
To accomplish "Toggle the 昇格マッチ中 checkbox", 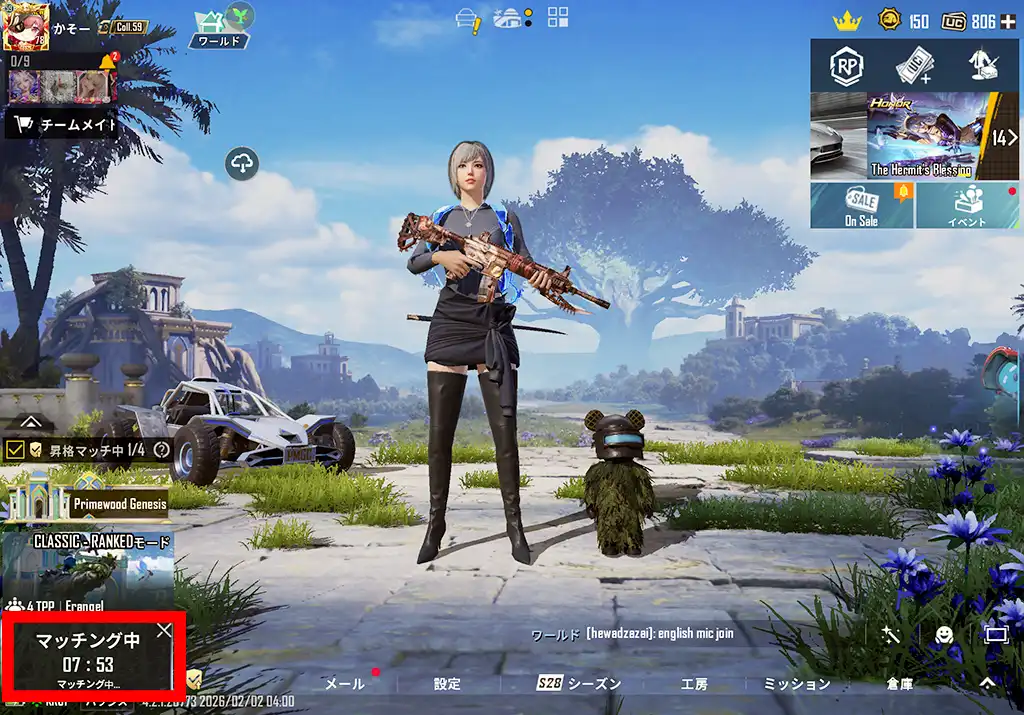I will click(x=15, y=450).
